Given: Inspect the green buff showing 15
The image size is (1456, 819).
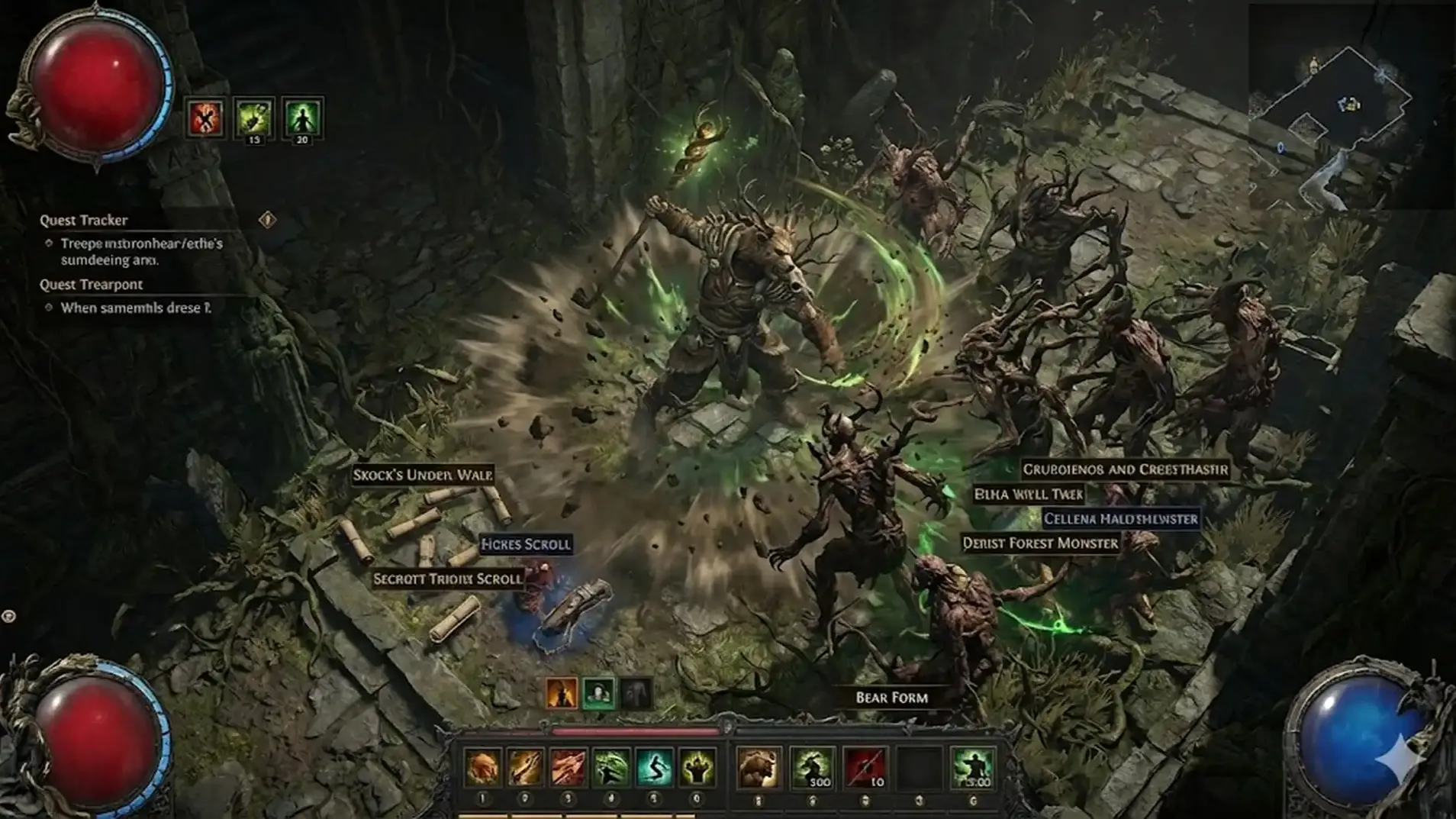Looking at the screenshot, I should point(253,117).
